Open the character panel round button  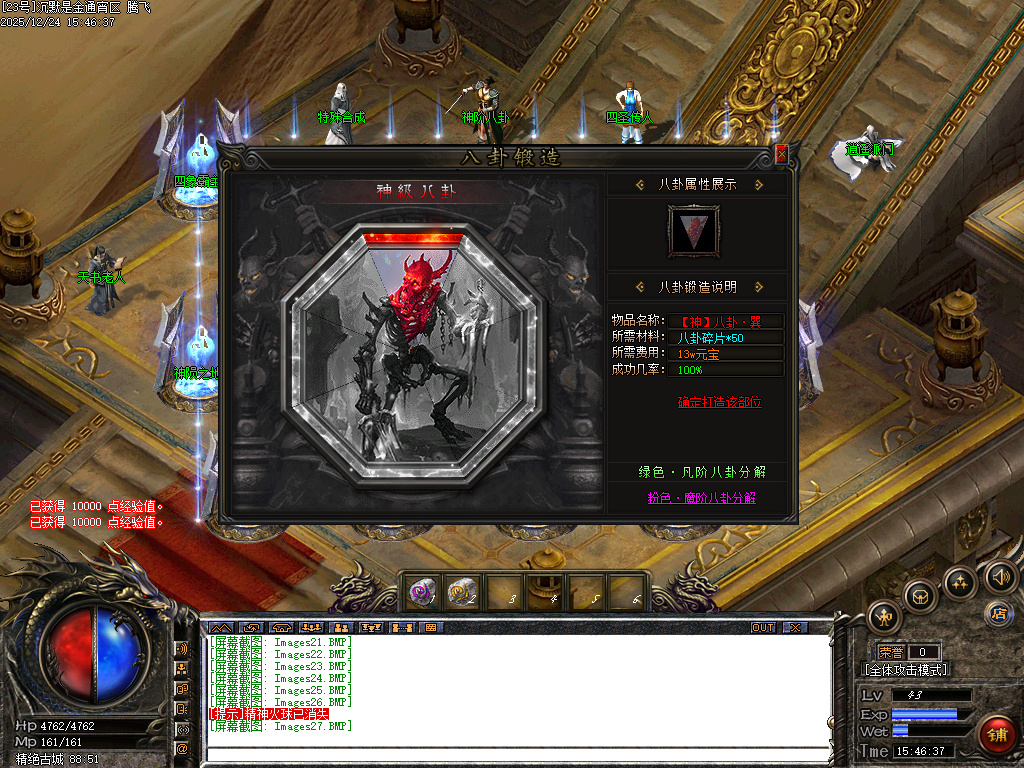click(884, 615)
